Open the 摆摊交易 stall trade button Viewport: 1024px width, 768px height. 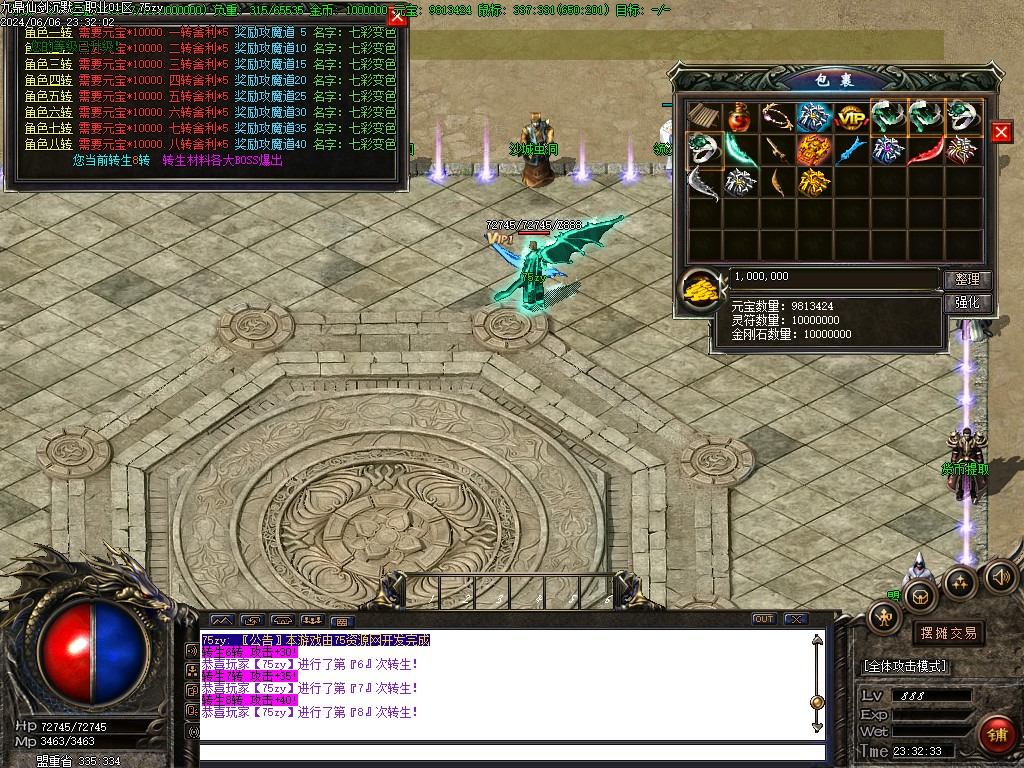947,633
